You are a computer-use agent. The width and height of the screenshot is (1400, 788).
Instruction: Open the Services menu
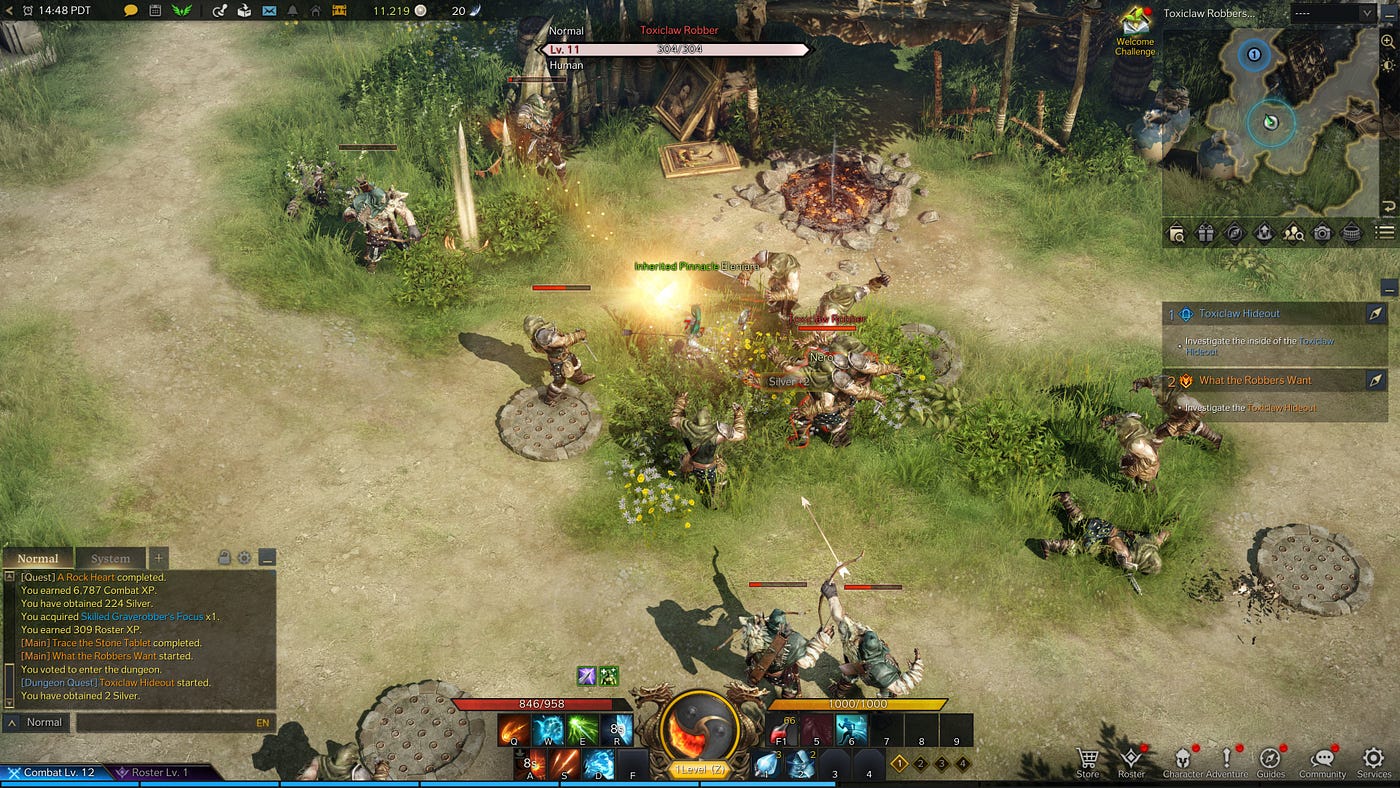click(1374, 762)
